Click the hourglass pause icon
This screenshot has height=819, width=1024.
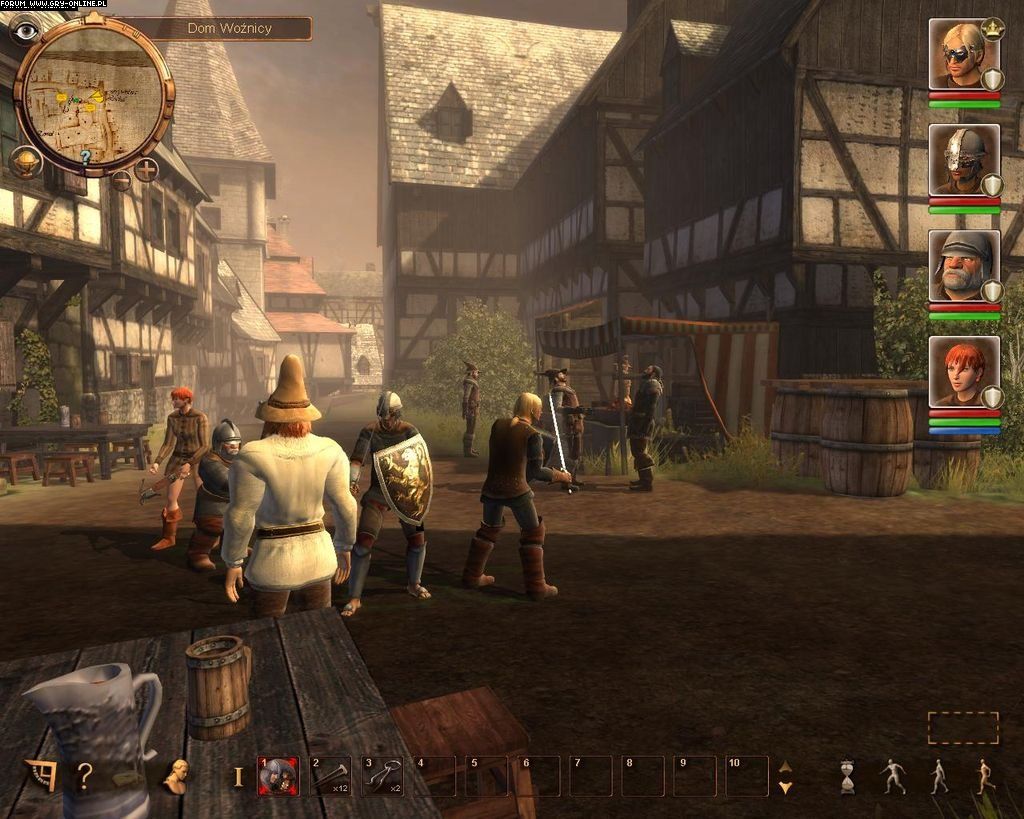point(848,776)
